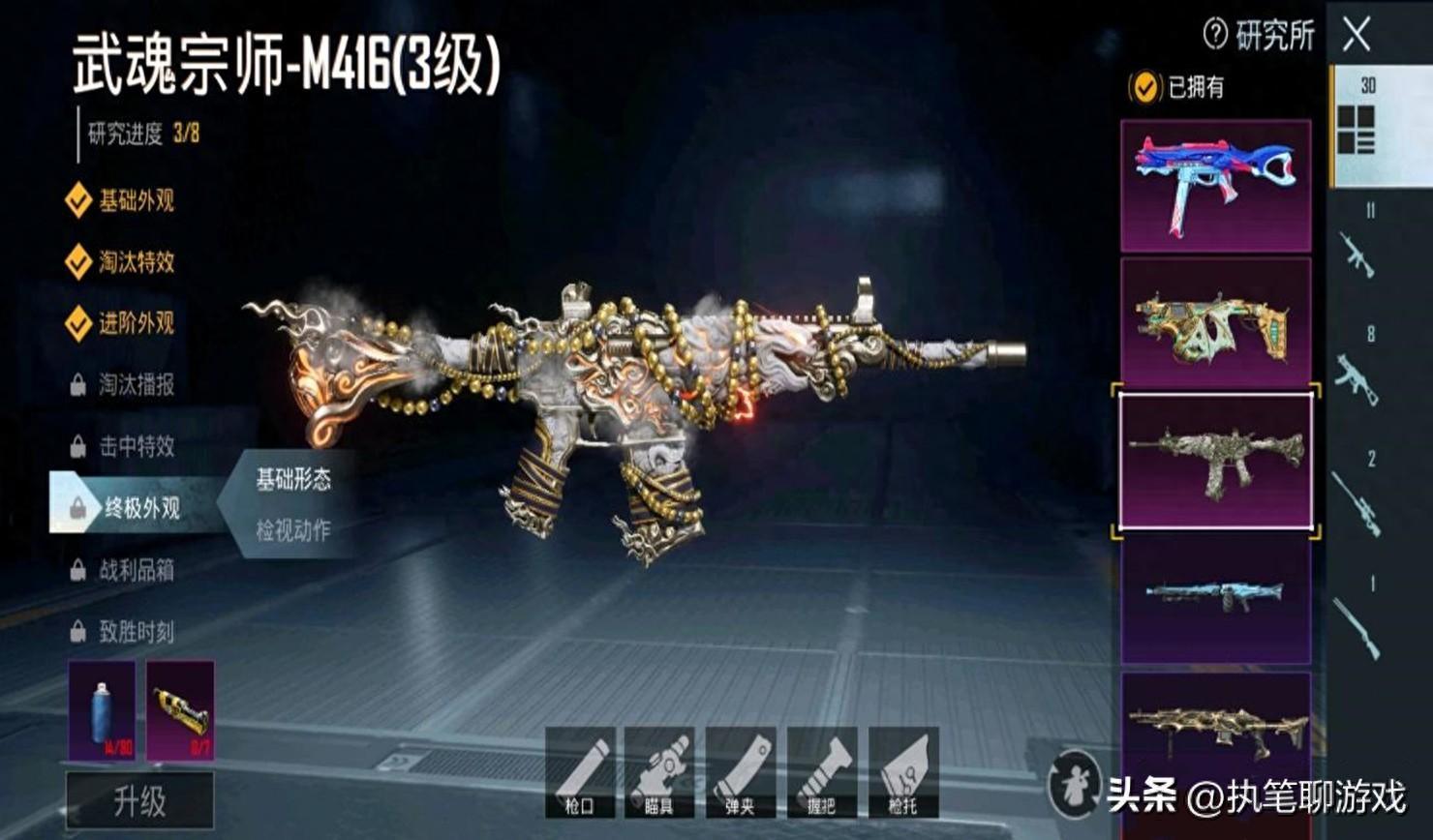Toggle the 已拥有 owned filter
Screen dimensions: 1433x840
point(1145,88)
